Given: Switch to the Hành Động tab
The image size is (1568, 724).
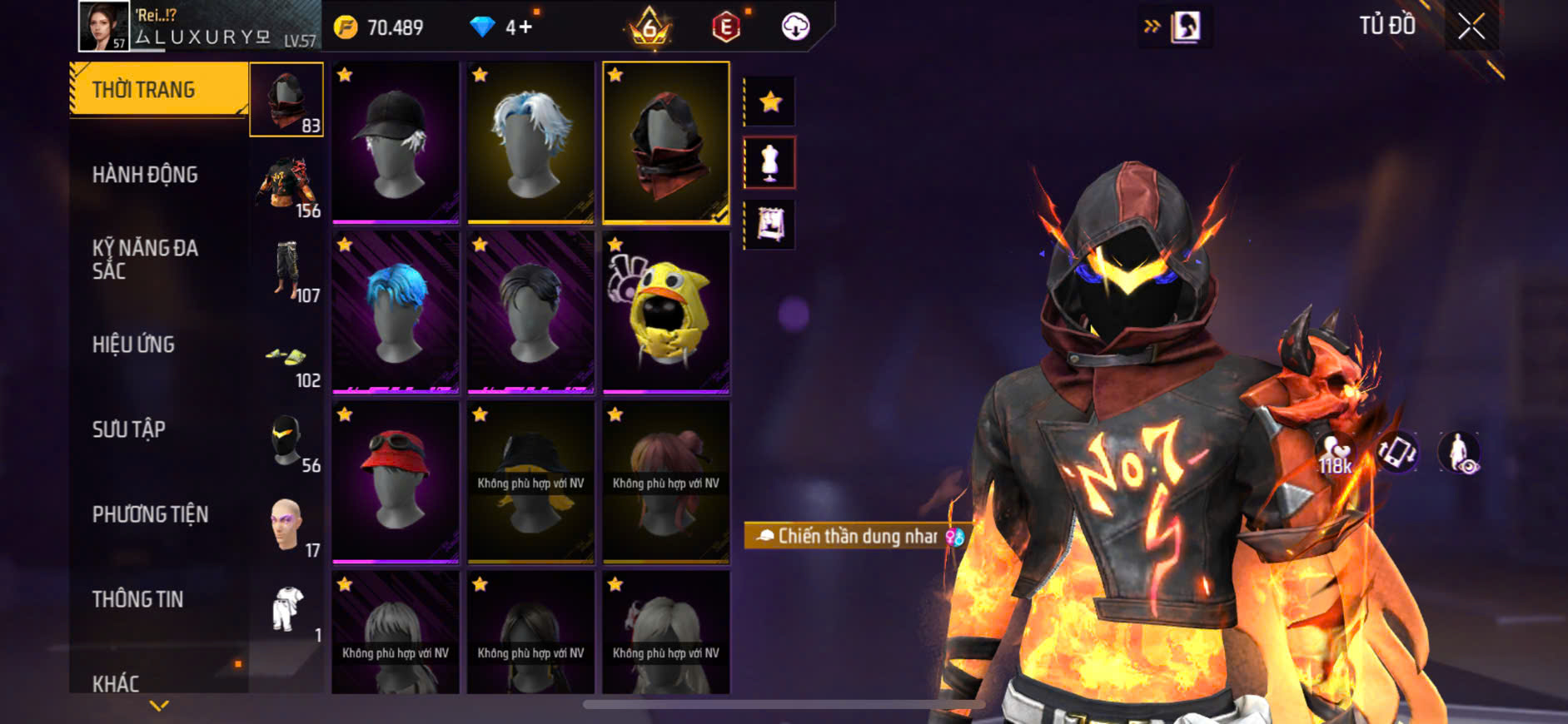Looking at the screenshot, I should (145, 175).
